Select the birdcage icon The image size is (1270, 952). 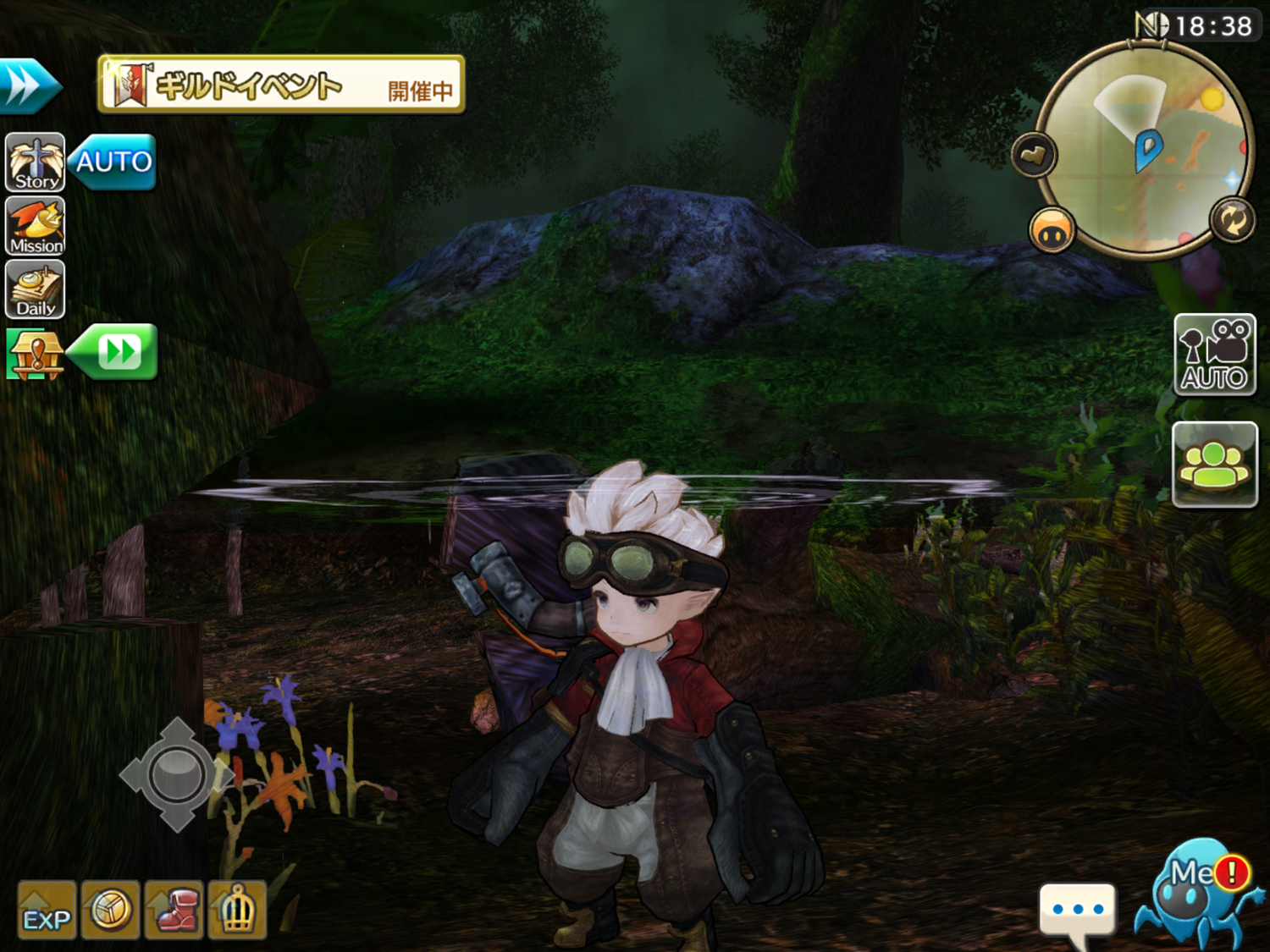[237, 910]
